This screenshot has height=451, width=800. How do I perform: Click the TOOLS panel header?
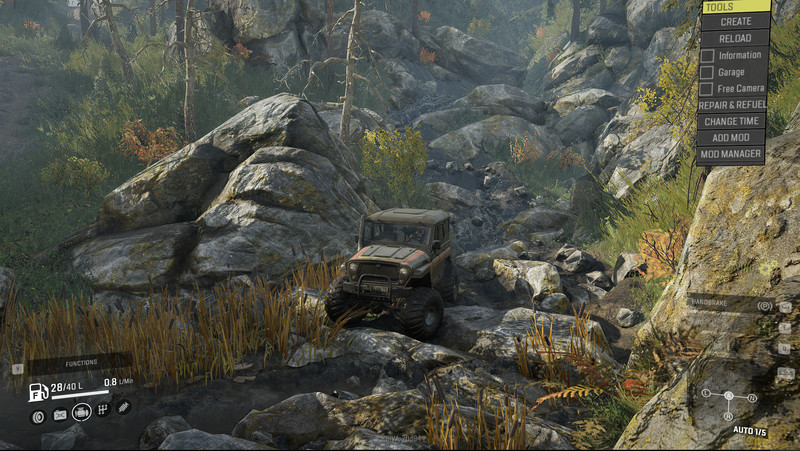pos(735,6)
